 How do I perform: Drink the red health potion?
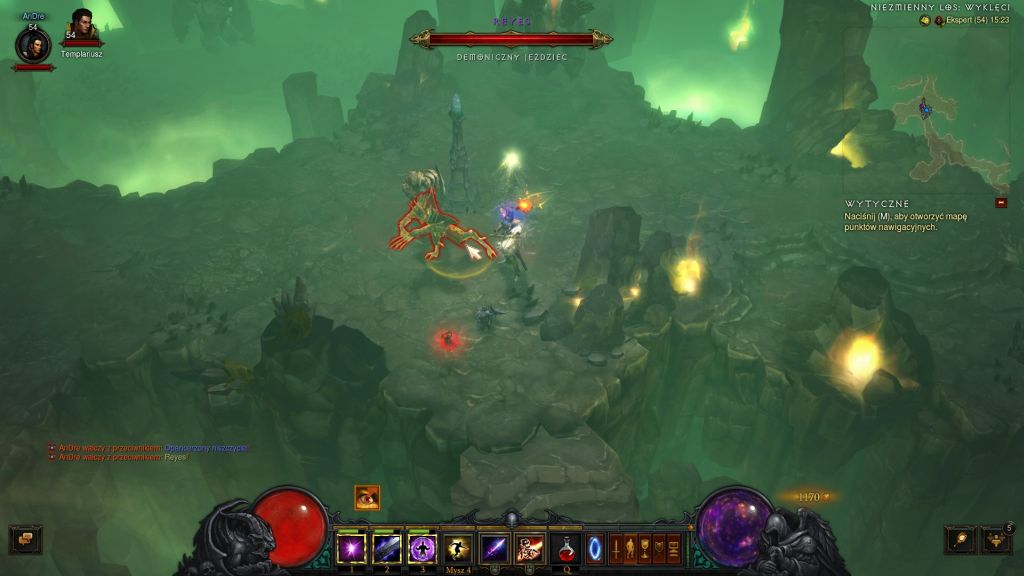coord(566,548)
